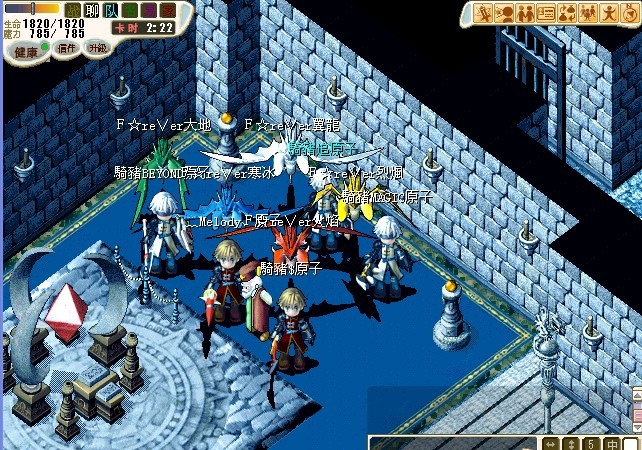
Task: Toggle the 中 chat font size button
Action: [611, 443]
